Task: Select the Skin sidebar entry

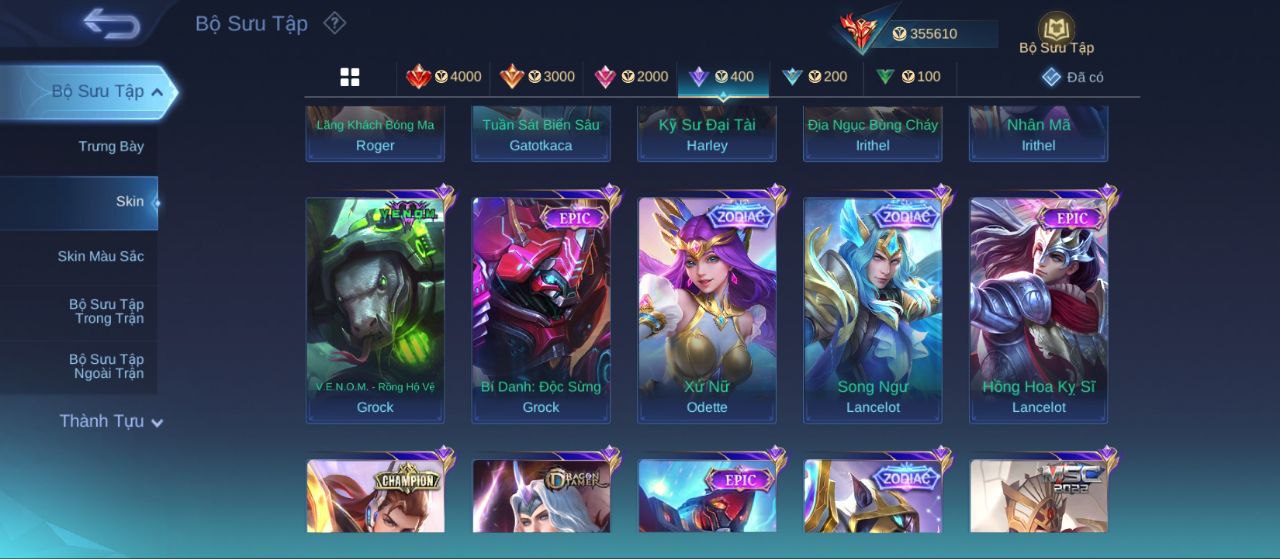Action: click(129, 202)
